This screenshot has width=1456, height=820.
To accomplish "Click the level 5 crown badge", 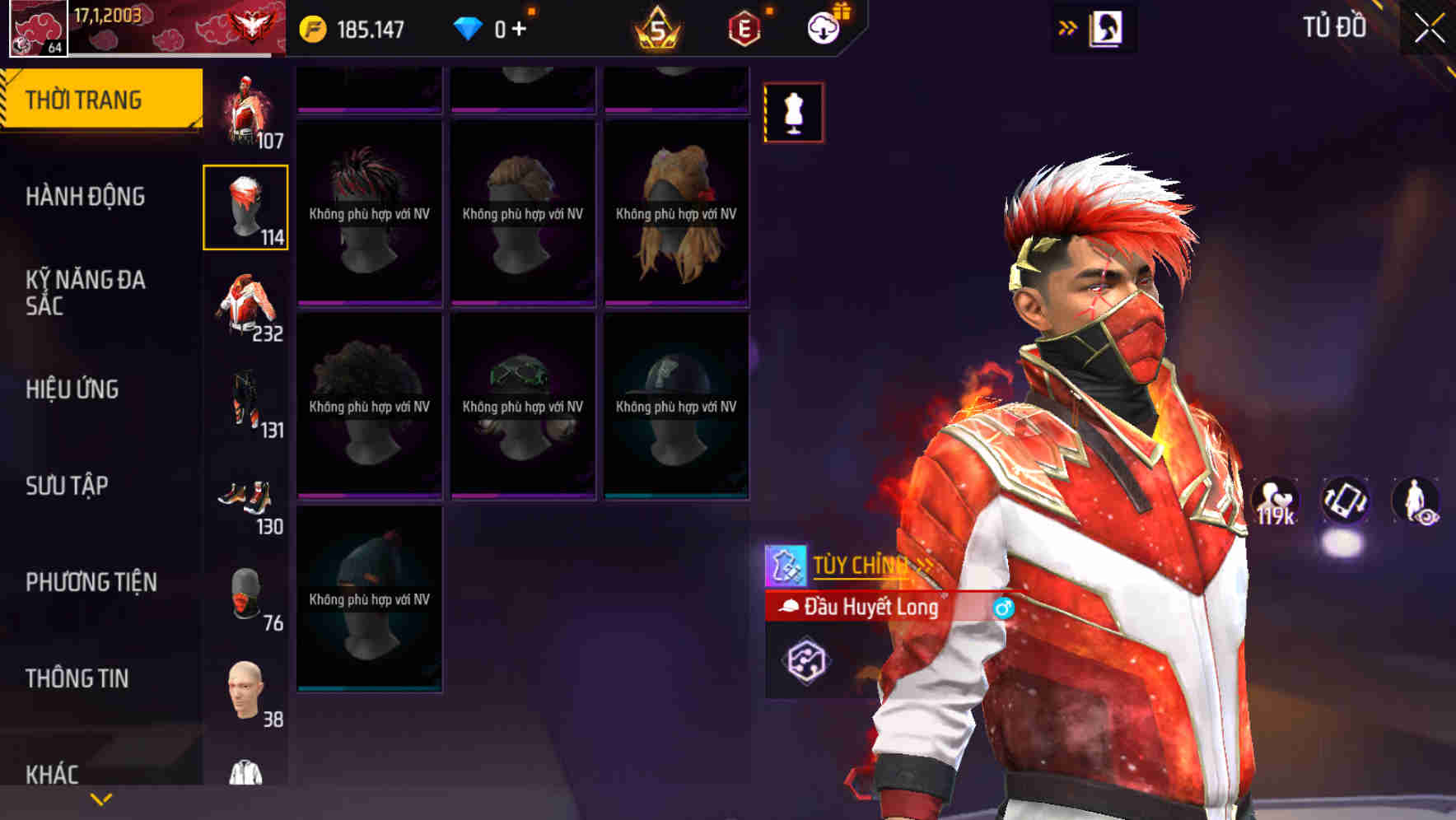I will click(655, 27).
